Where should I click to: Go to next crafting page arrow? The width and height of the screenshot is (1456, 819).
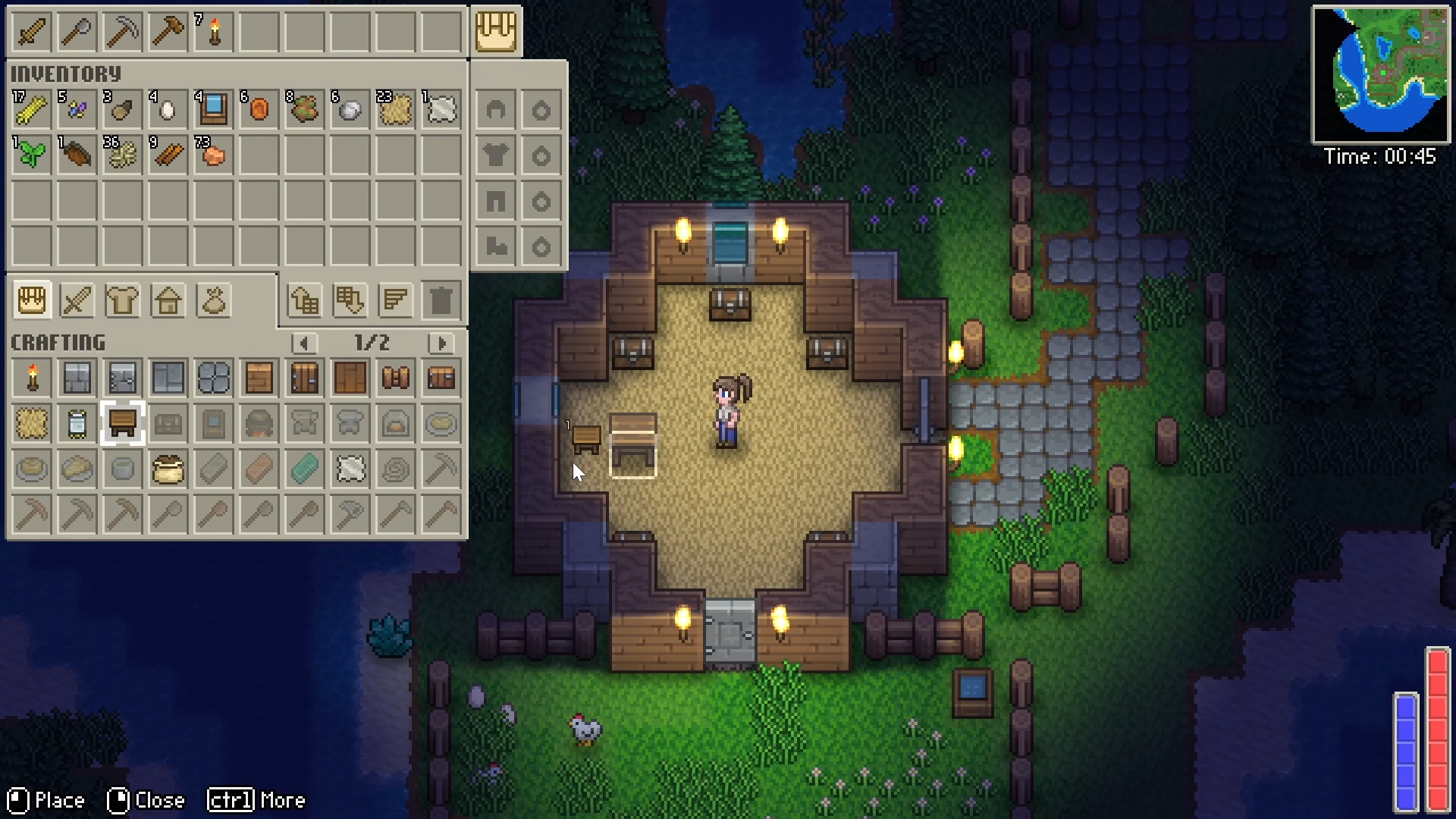tap(441, 344)
